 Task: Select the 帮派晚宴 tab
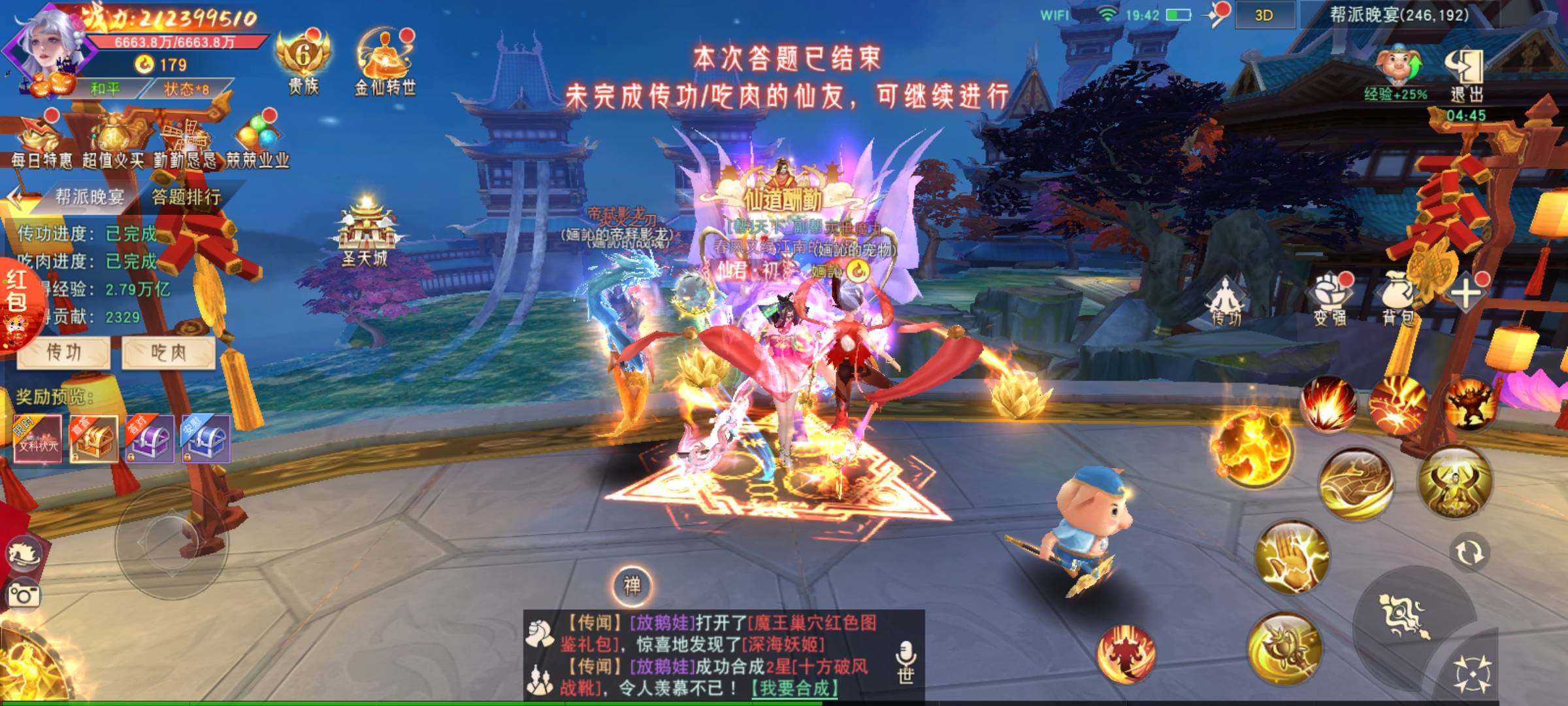[89, 197]
